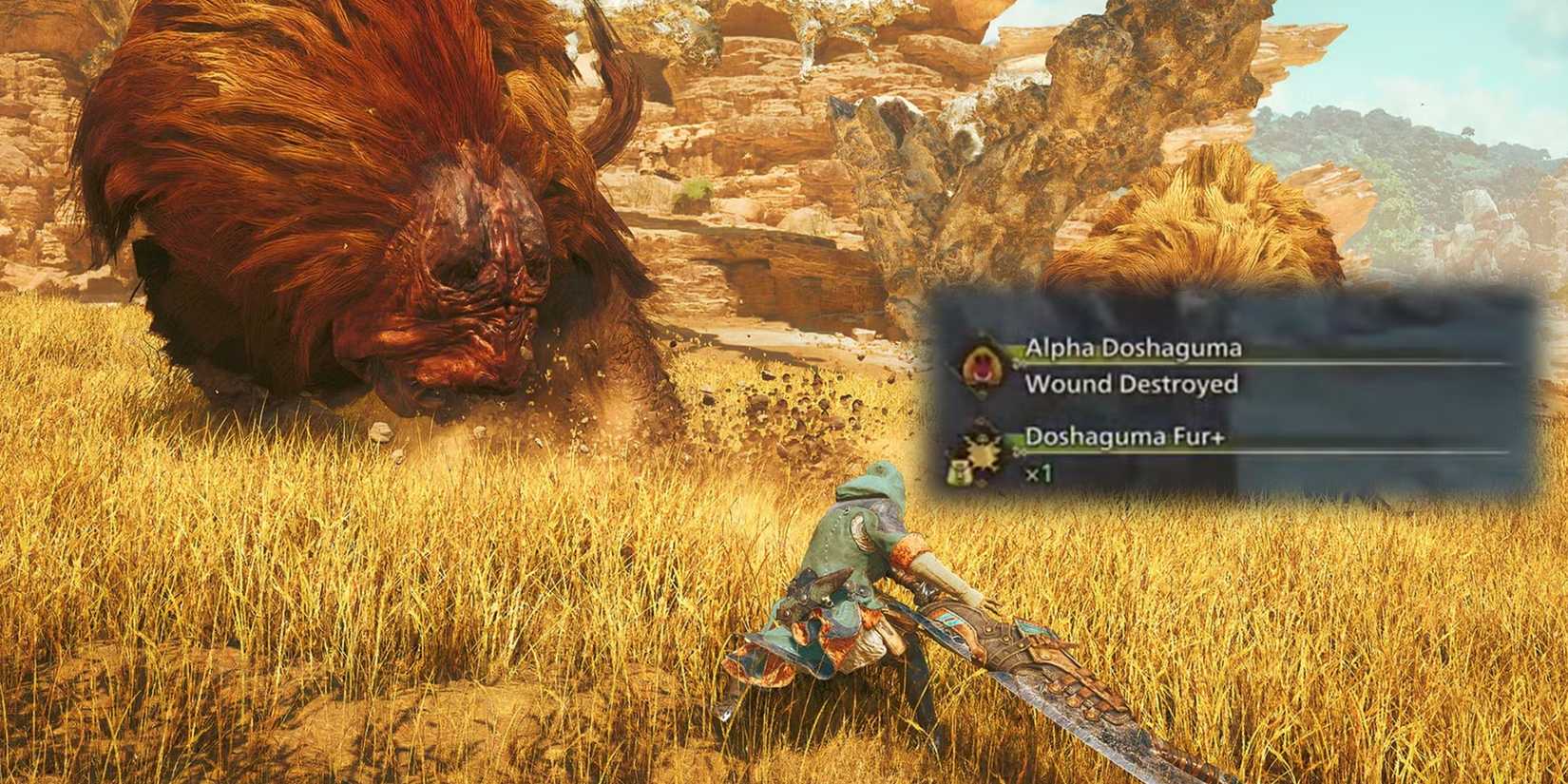Click the item bag icon in the loot notification
The height and width of the screenshot is (784, 1568).
point(959,472)
